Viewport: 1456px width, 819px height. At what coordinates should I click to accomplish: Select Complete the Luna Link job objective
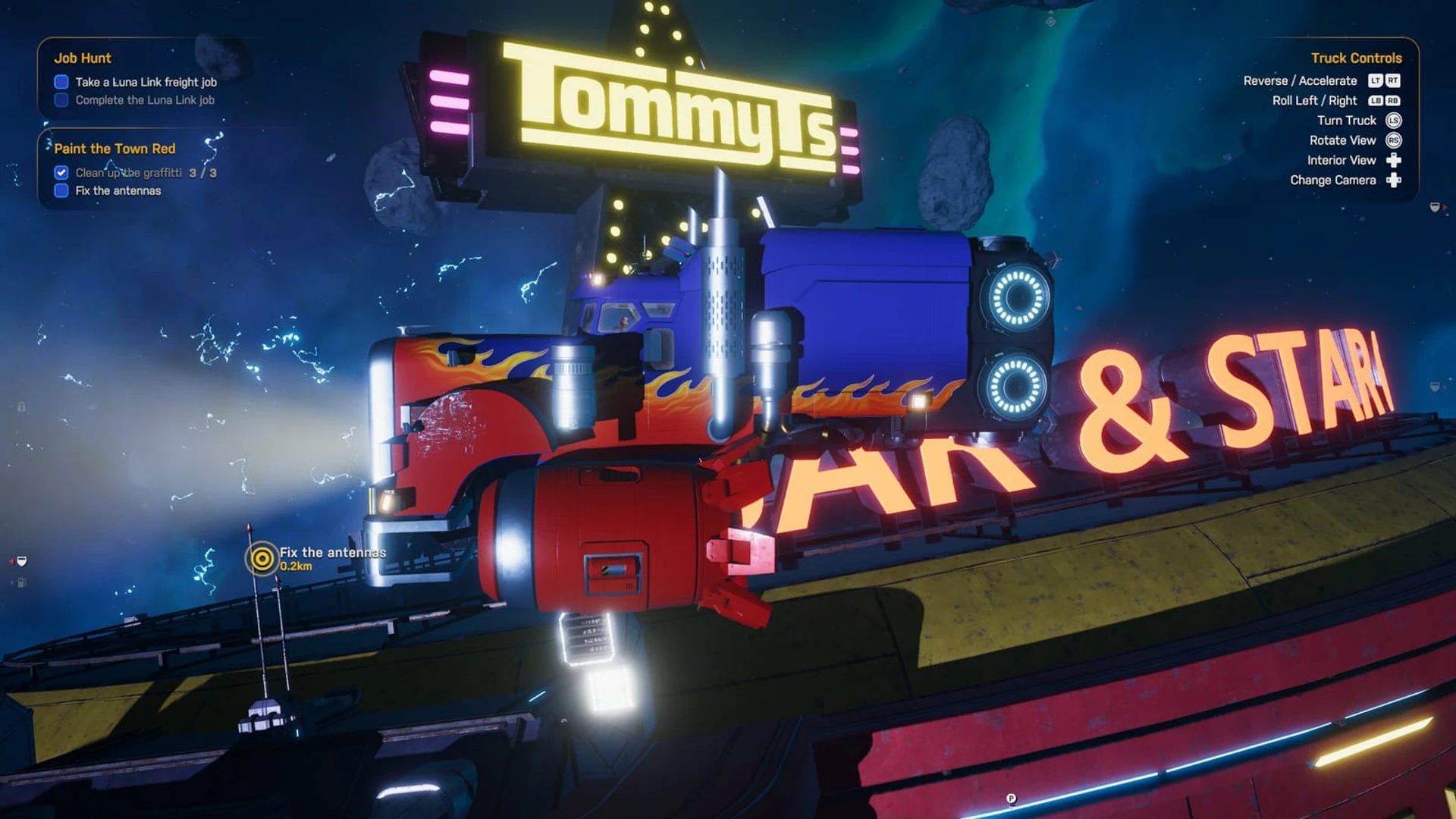tap(144, 100)
